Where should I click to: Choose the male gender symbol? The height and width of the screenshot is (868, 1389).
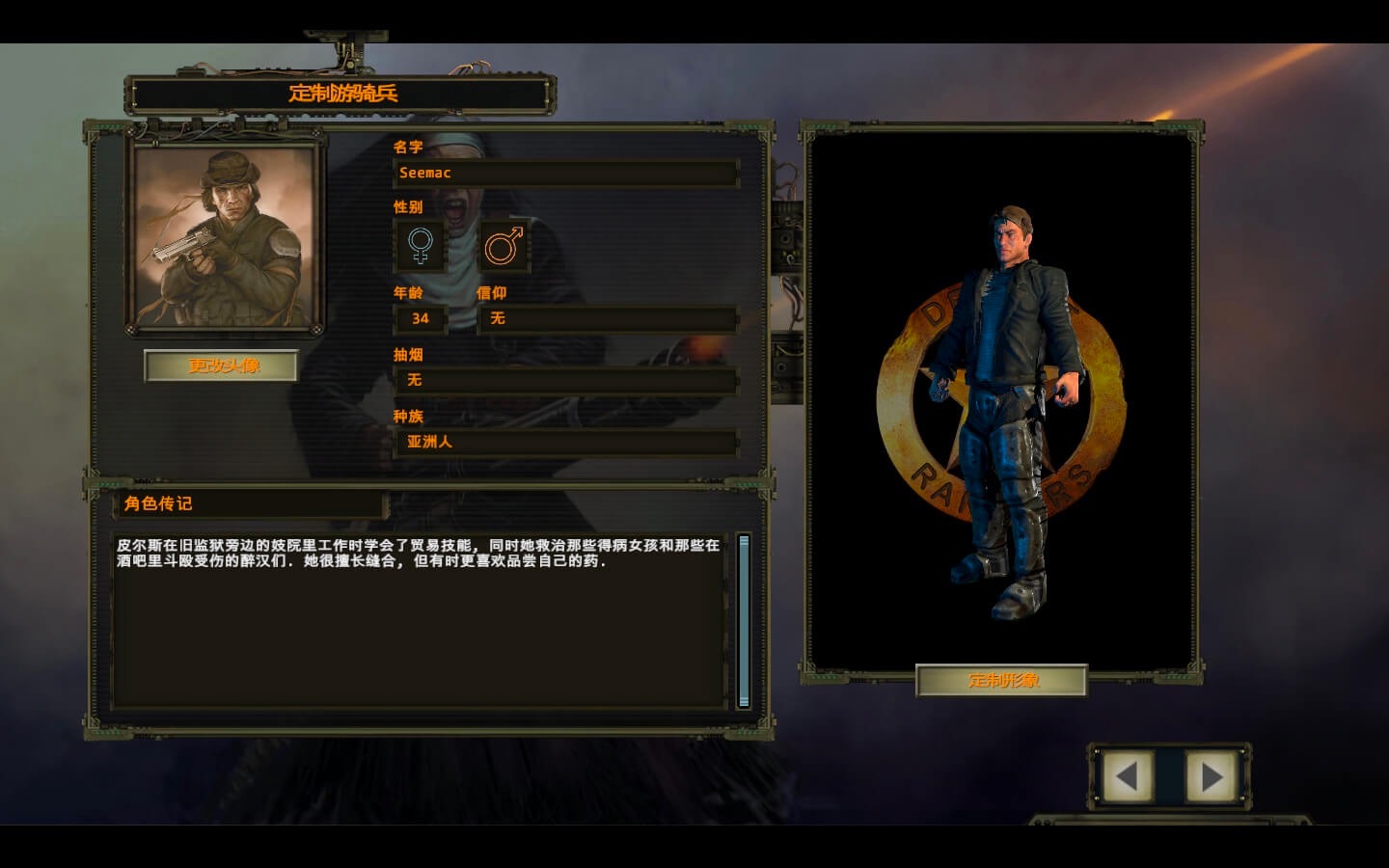(x=504, y=246)
